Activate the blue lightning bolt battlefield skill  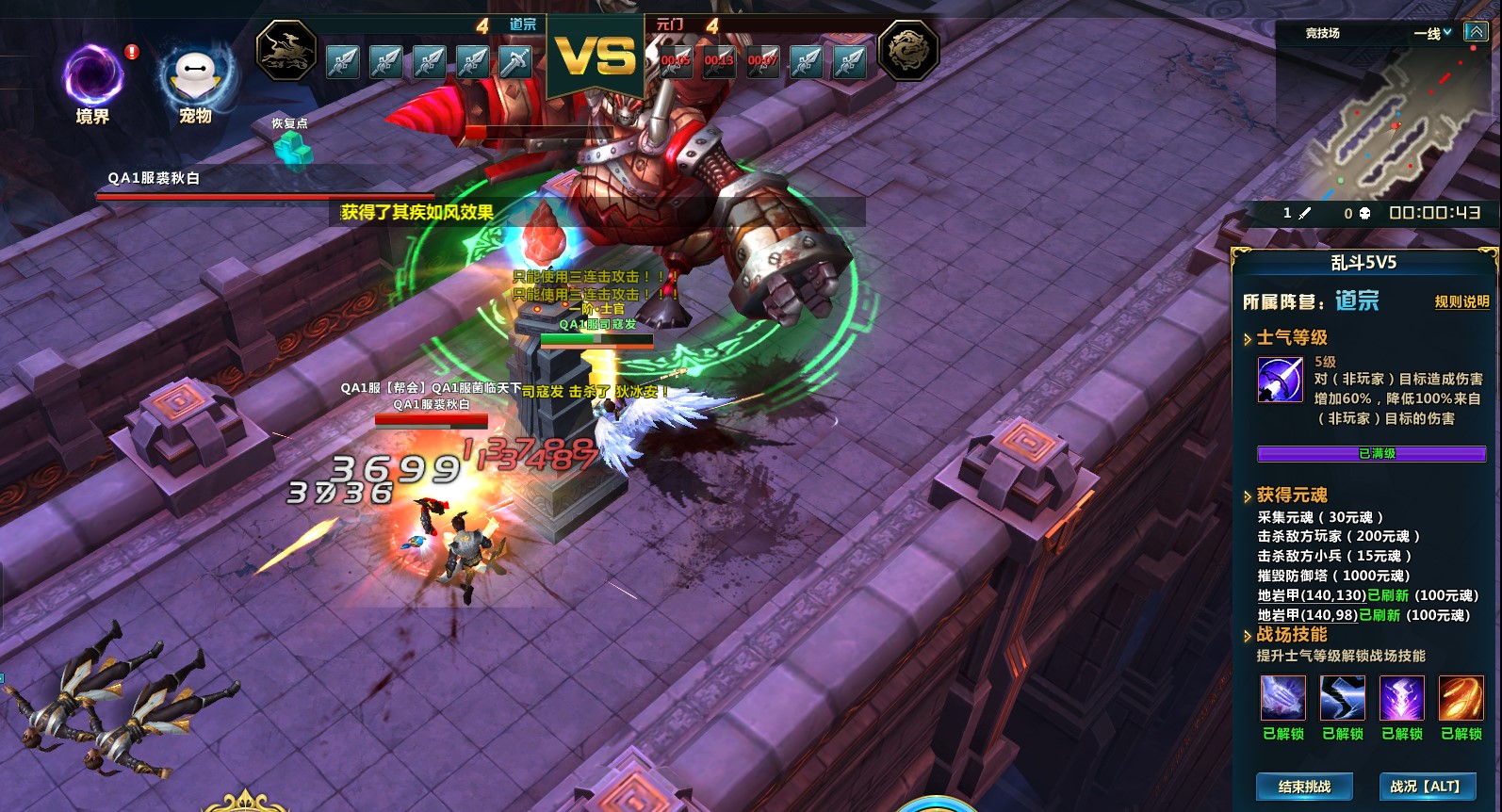tap(1342, 698)
